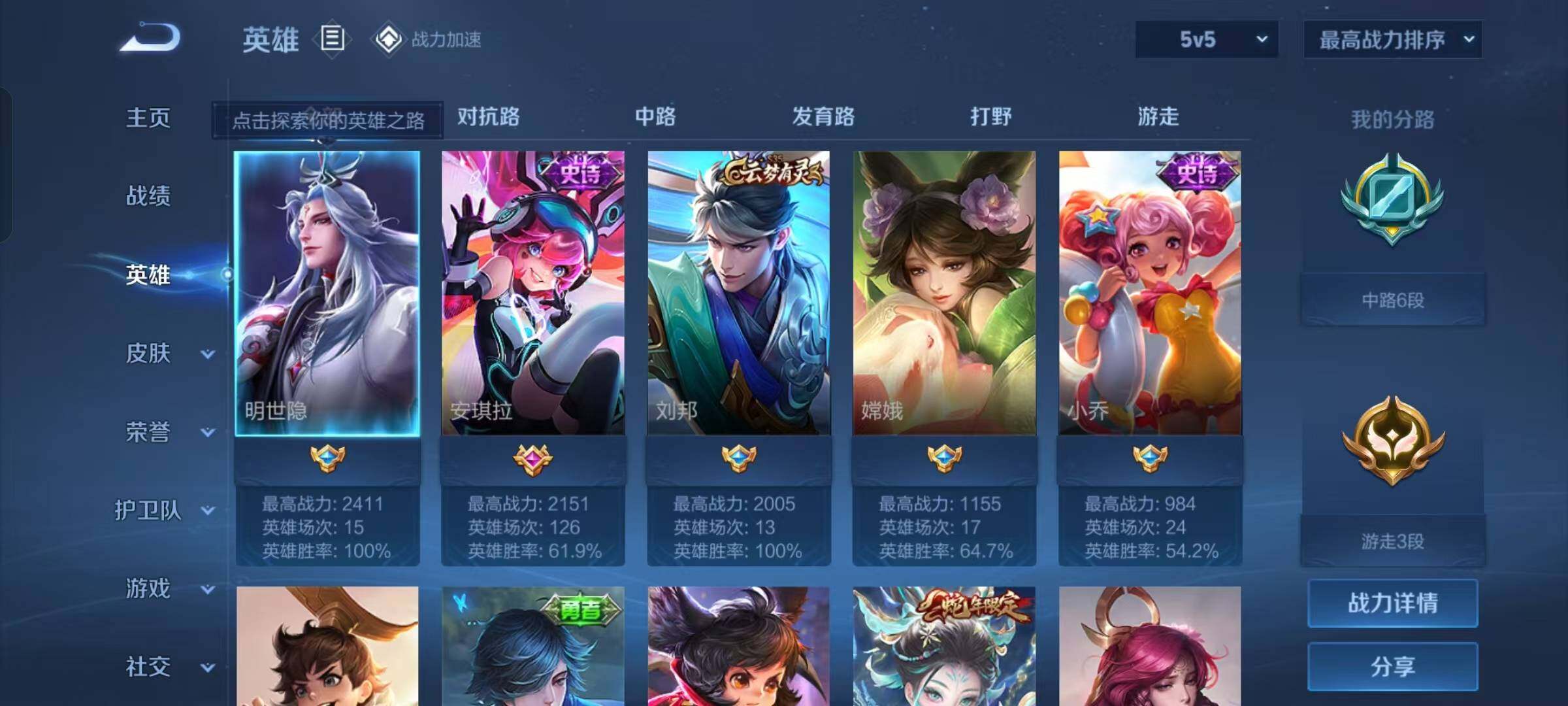This screenshot has width=1568, height=706.
Task: Choose the 游走 lane tab
Action: tap(1158, 117)
